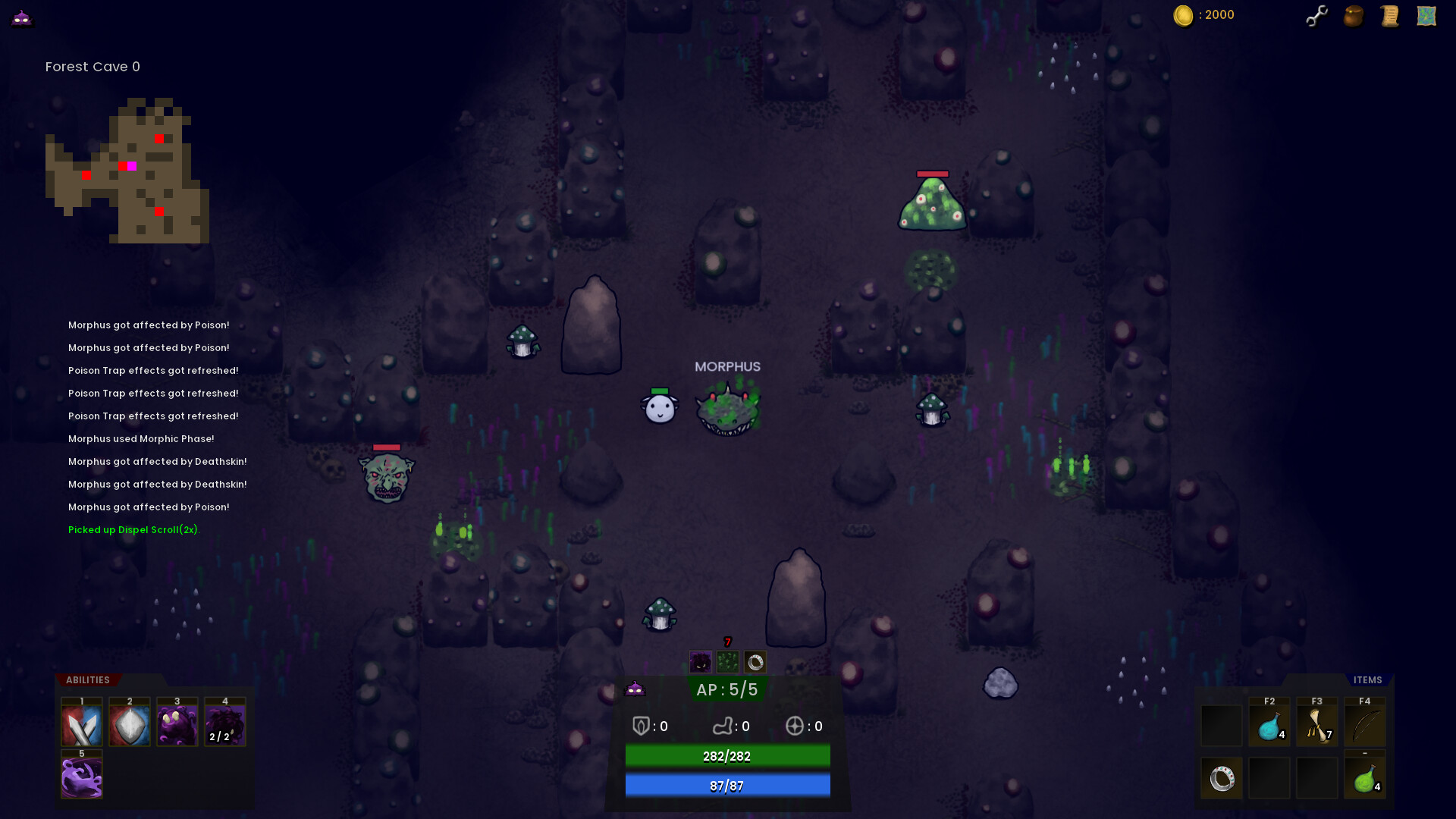This screenshot has width=1456, height=819.
Task: Use the F2 blue potion item
Action: click(1269, 725)
